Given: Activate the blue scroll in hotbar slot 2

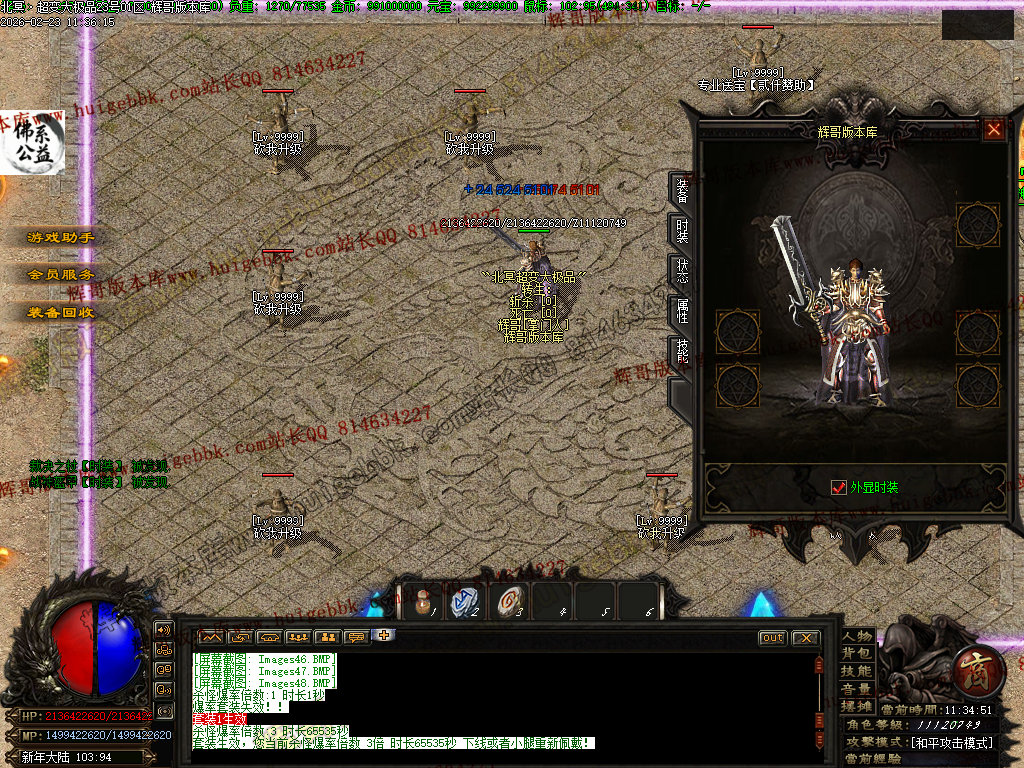Looking at the screenshot, I should [x=465, y=602].
